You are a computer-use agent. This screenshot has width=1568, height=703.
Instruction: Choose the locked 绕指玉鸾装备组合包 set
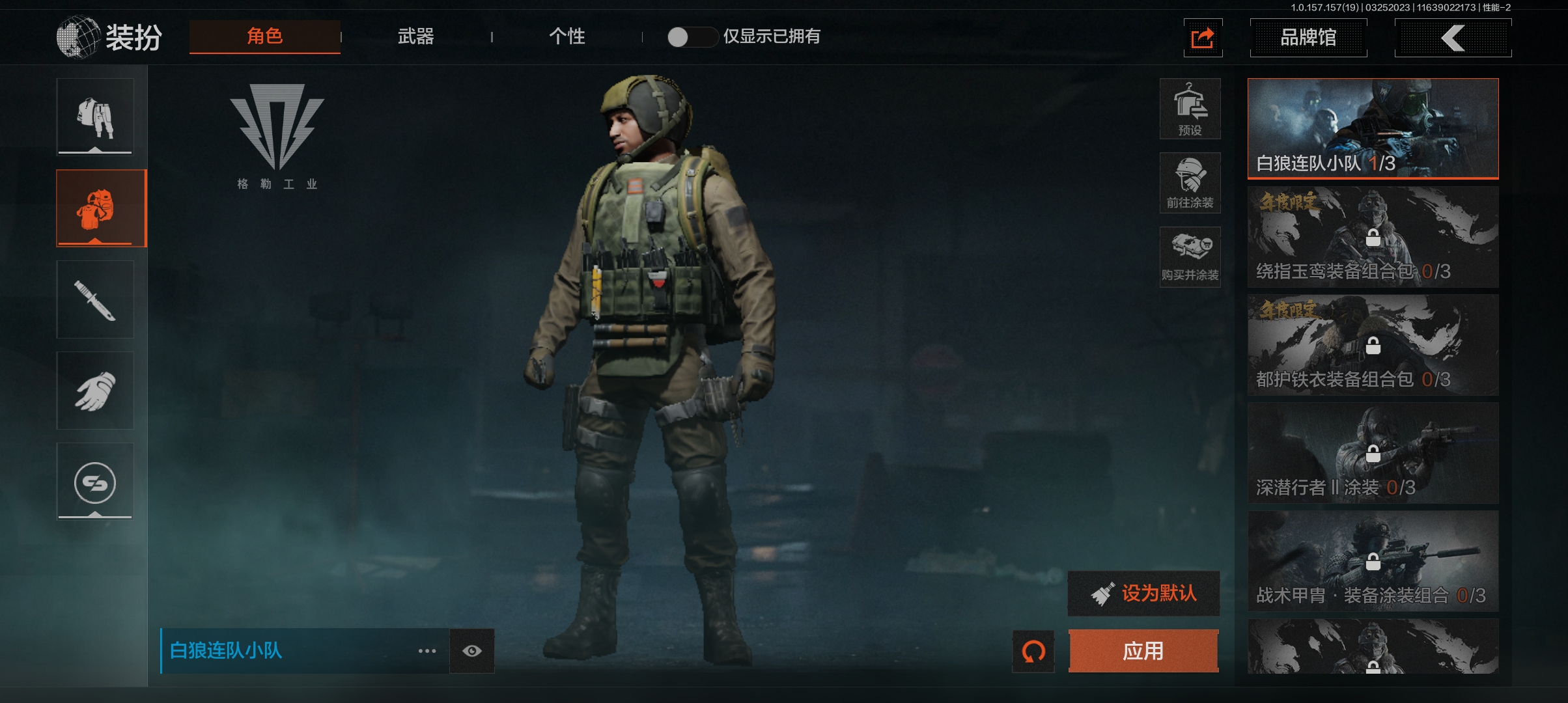pyautogui.click(x=1373, y=237)
